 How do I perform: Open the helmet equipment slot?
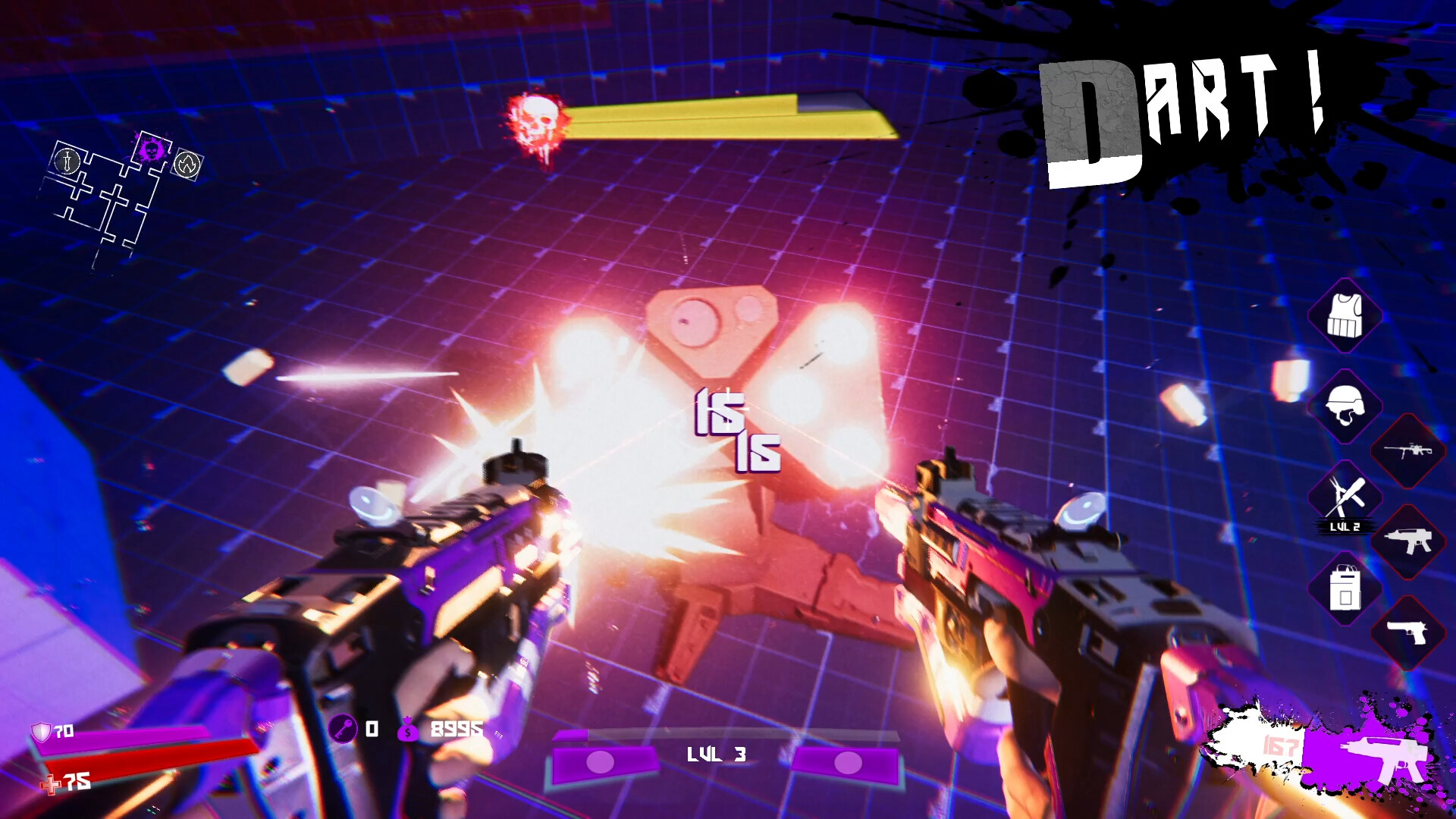click(1345, 406)
